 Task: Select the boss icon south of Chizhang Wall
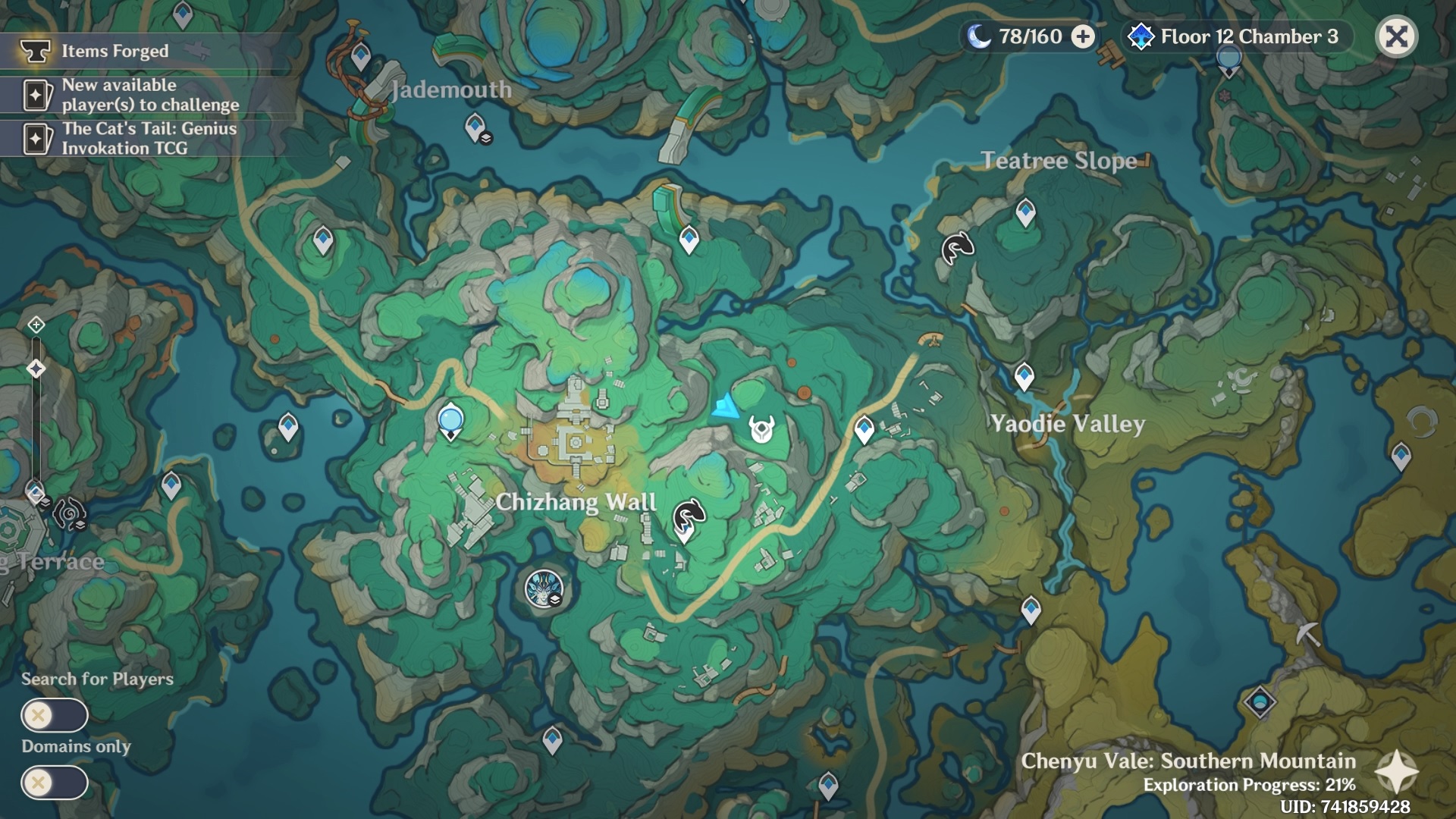pyautogui.click(x=544, y=589)
